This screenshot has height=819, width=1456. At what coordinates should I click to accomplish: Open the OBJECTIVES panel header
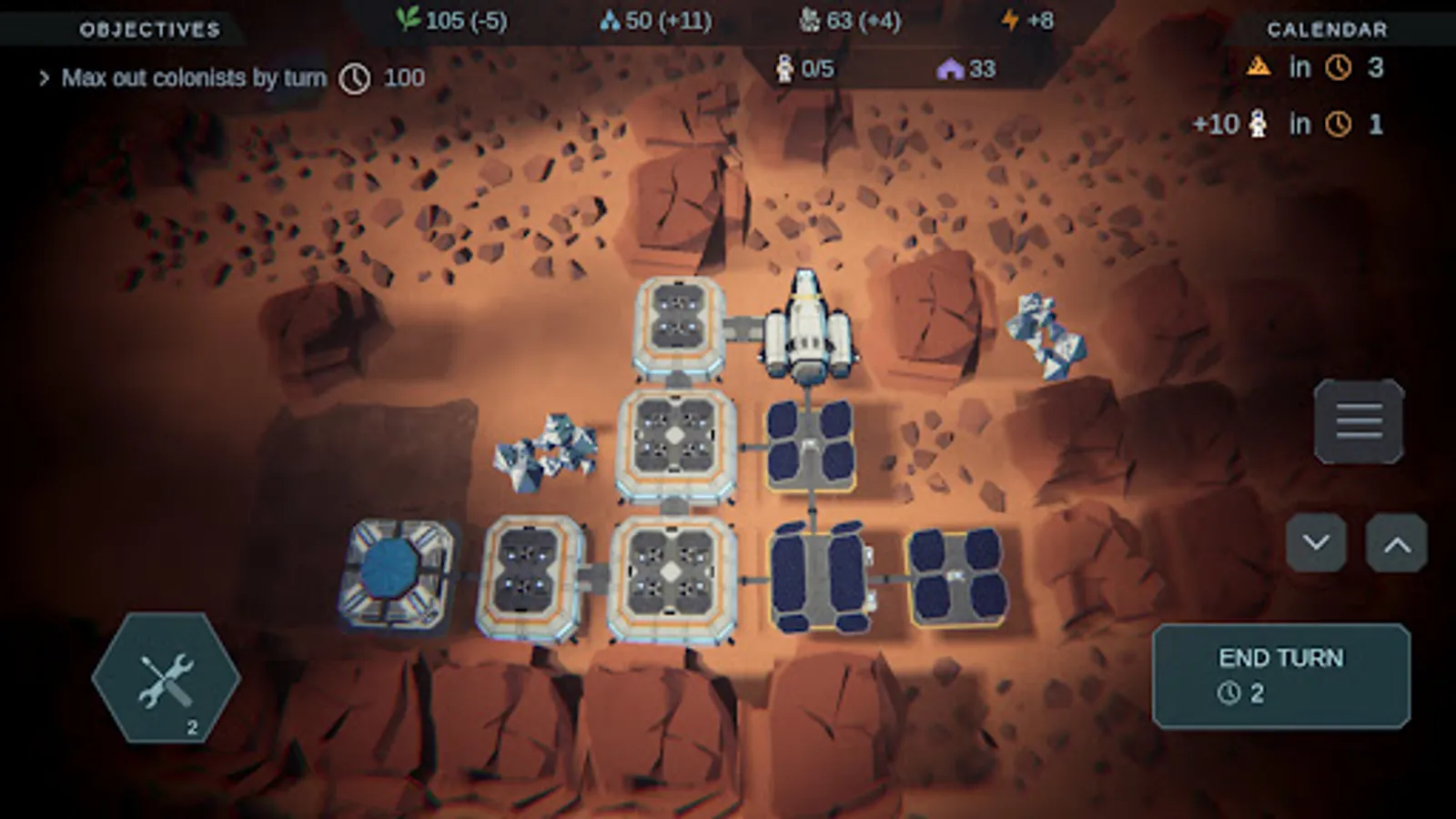(148, 27)
